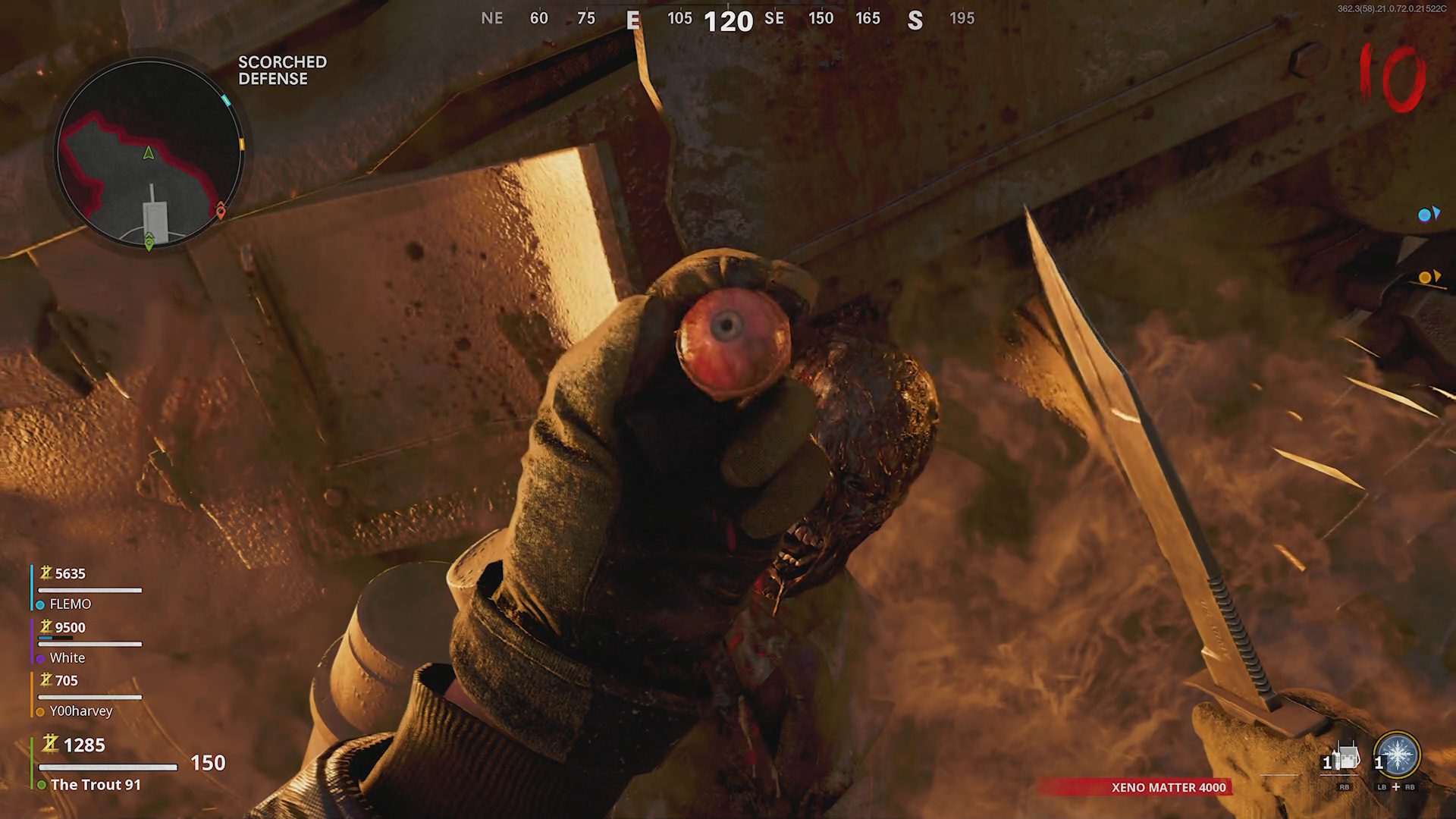Click the Xeno Matter 4000 notification
1456x819 pixels.
pos(1168,787)
